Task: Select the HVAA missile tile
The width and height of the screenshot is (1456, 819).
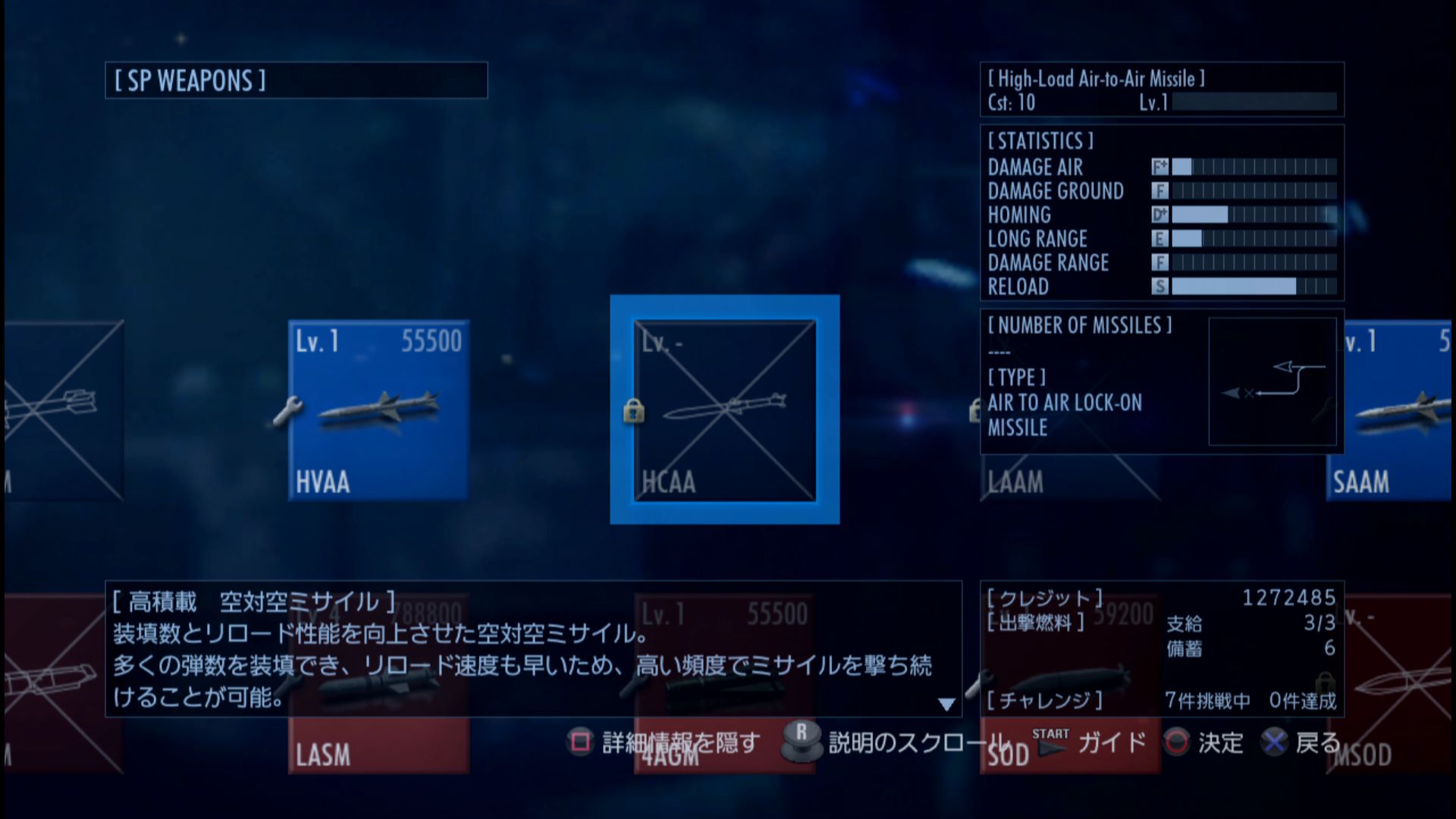Action: [378, 409]
